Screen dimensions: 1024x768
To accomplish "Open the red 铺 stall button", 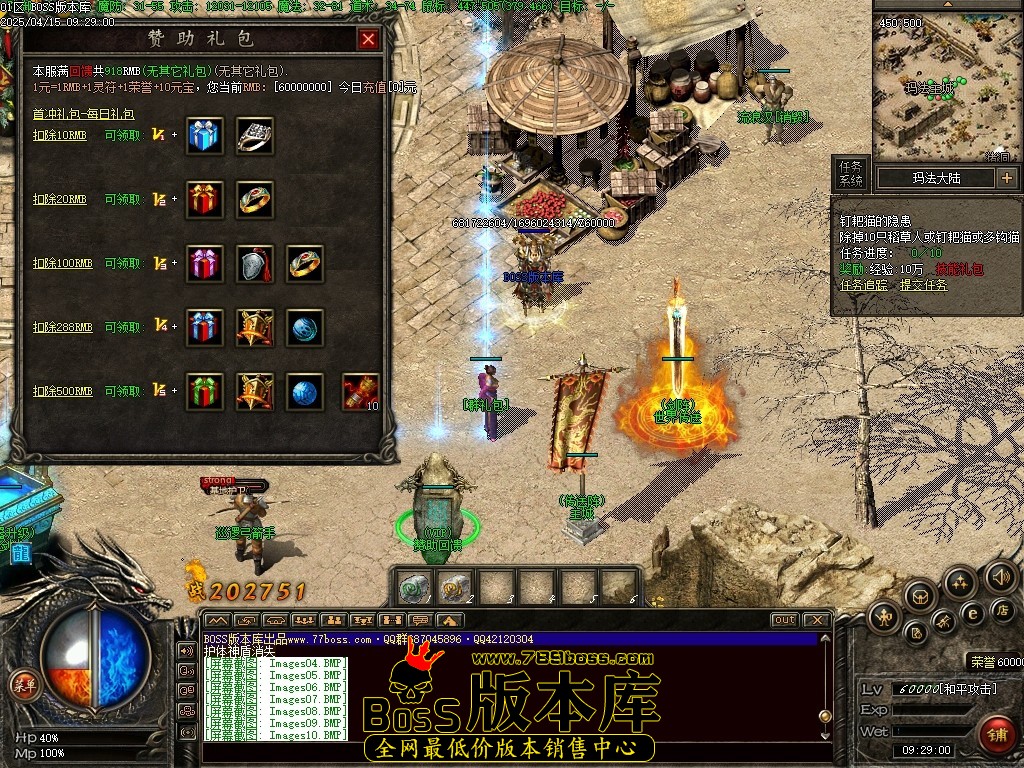I will tap(996, 735).
